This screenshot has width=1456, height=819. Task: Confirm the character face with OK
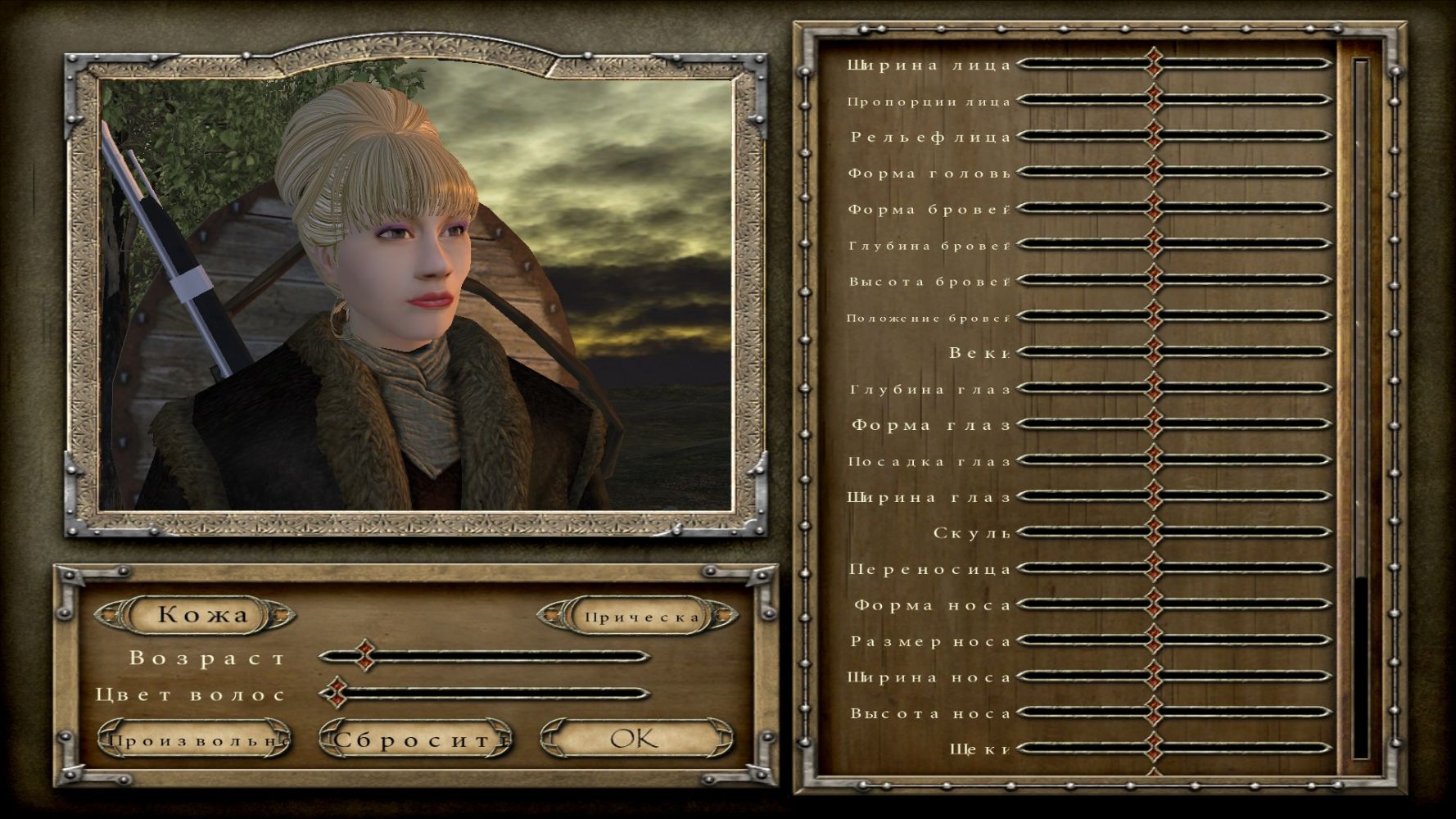click(x=634, y=739)
